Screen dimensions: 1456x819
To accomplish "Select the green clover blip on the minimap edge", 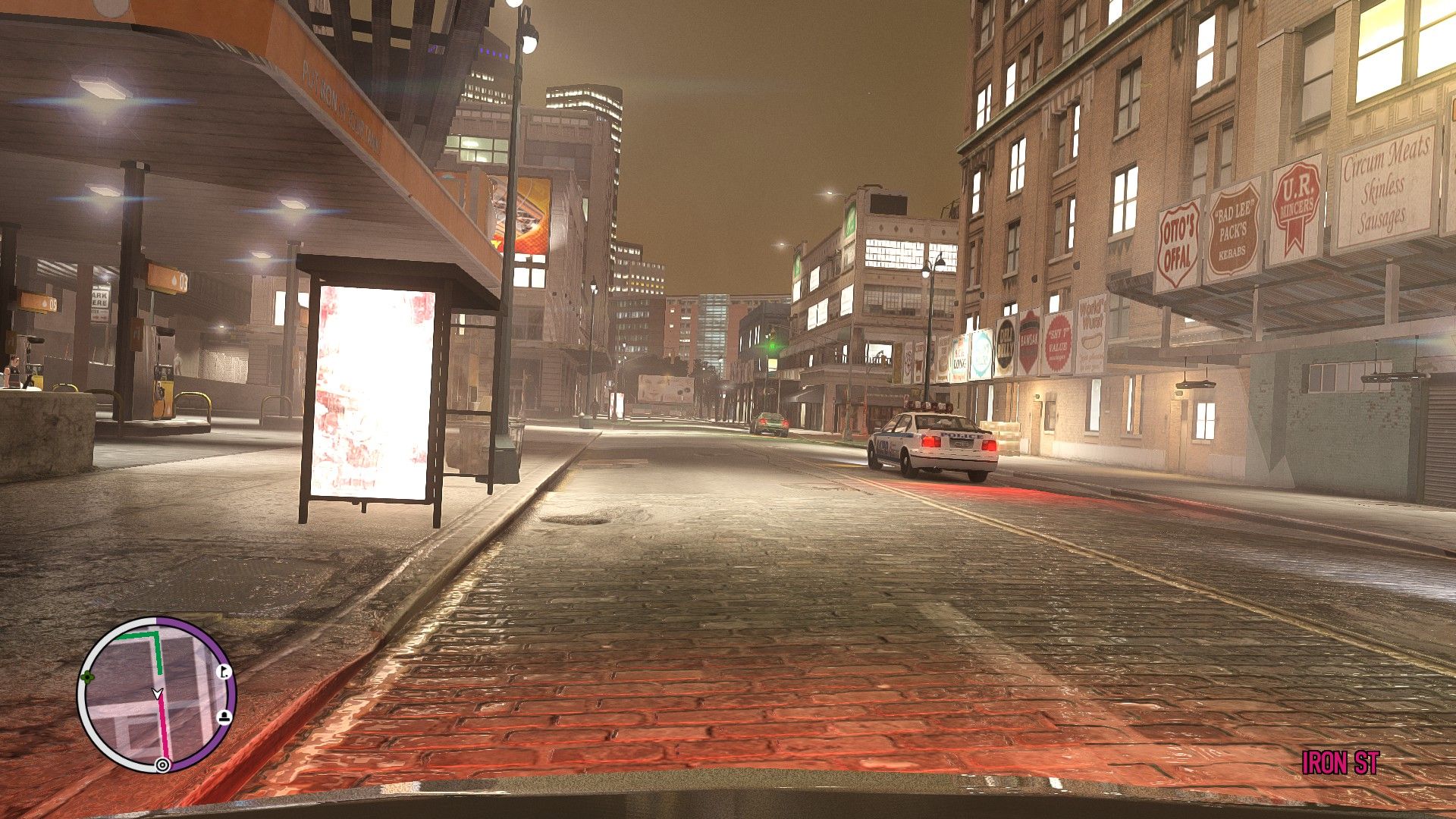I will (x=88, y=676).
